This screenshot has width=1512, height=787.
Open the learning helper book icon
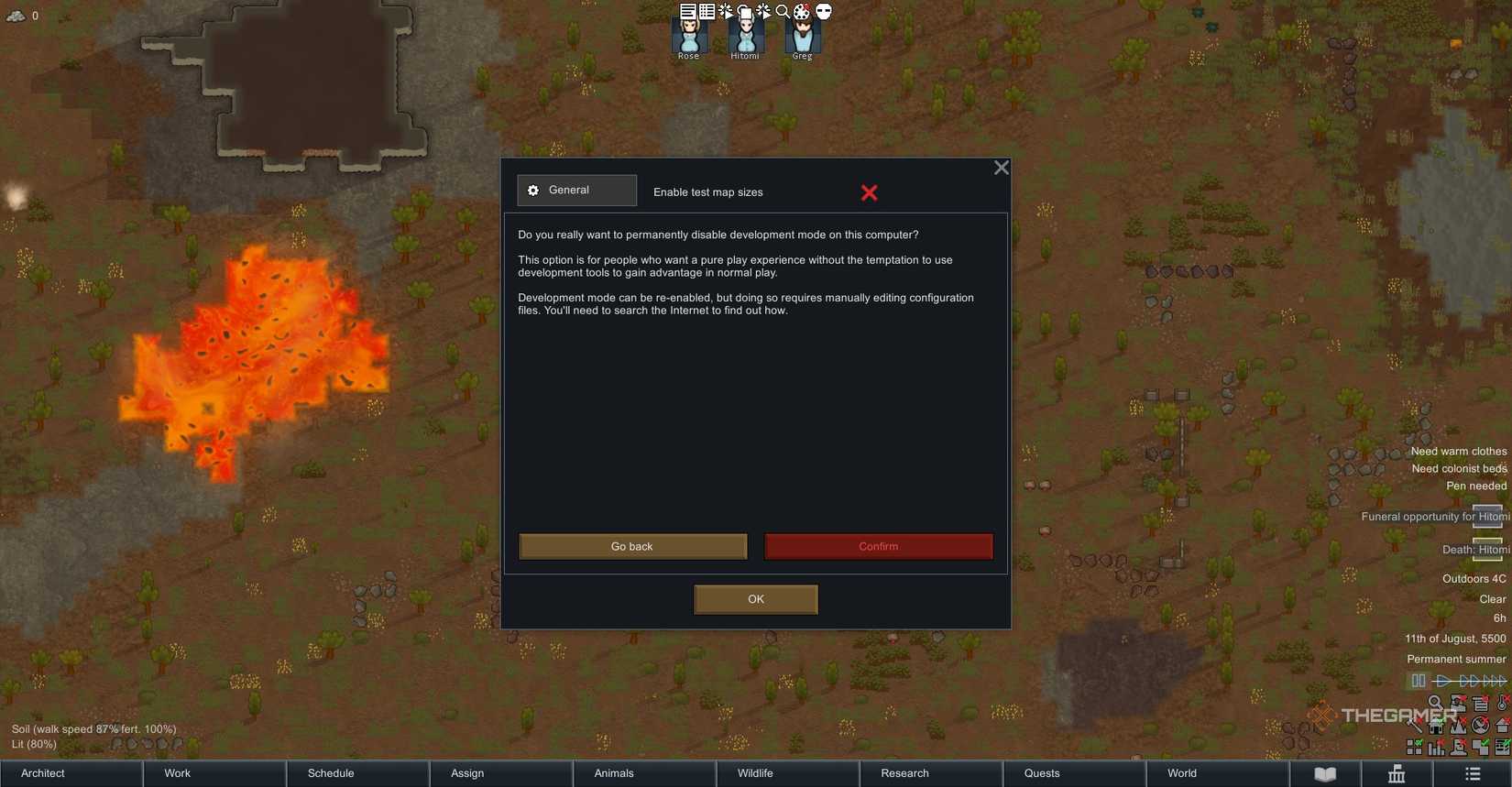(1325, 772)
